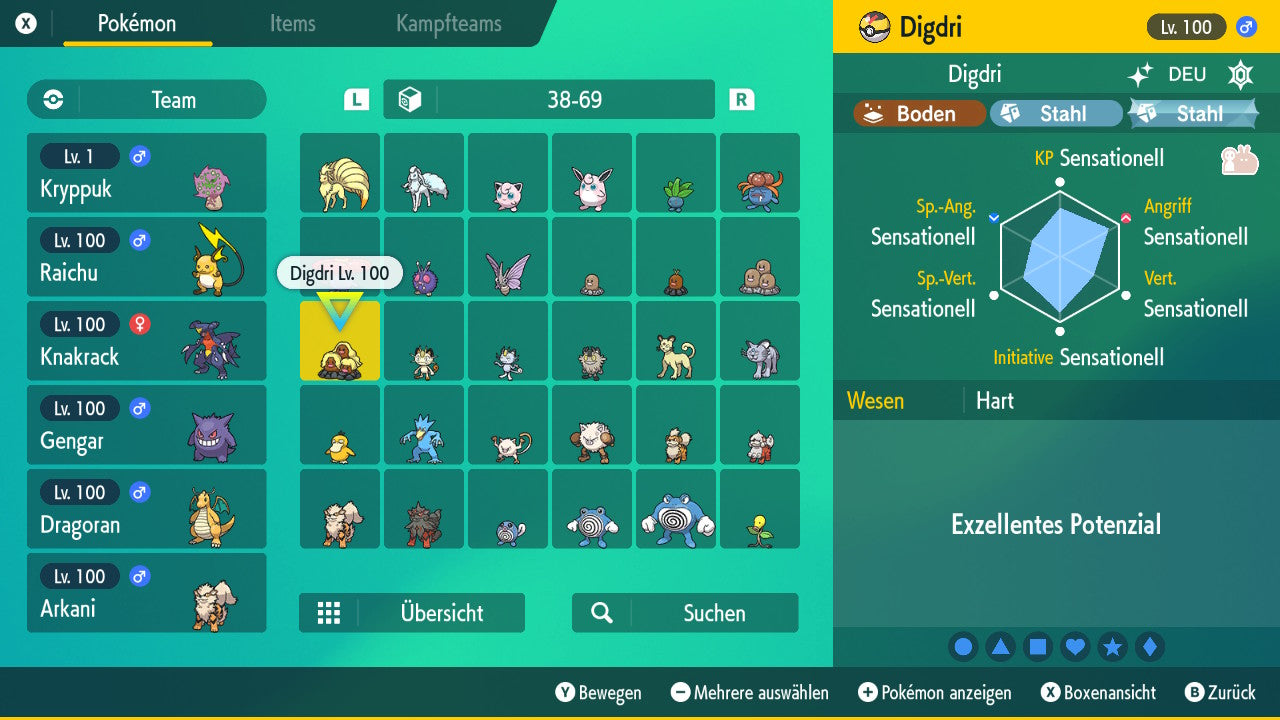Switch to the Kampfteams tab

447,24
